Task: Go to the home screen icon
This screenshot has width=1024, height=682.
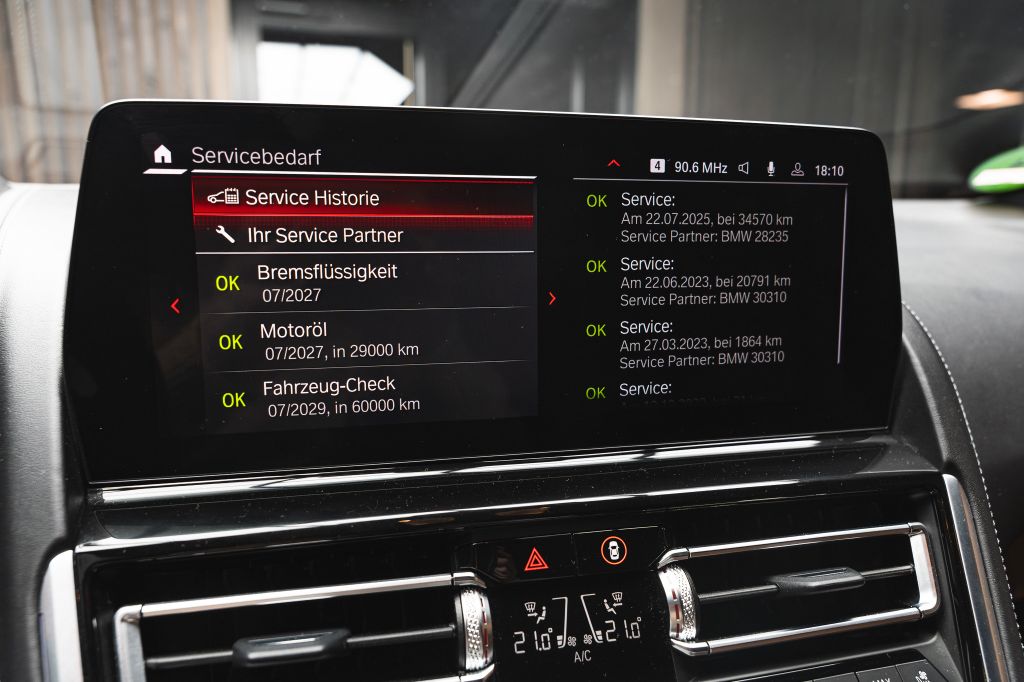Action: coord(162,154)
